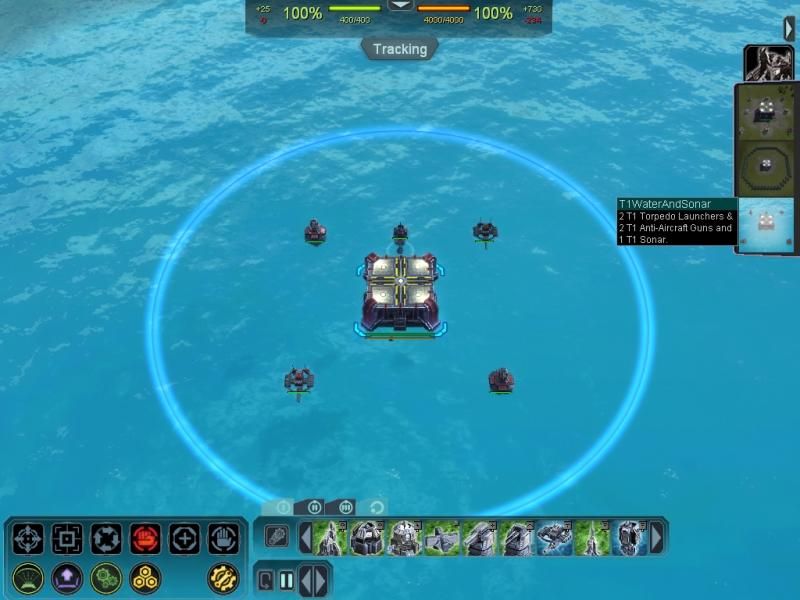Choose the octagonal wall base template thumbnail
The height and width of the screenshot is (600, 800).
(766, 166)
